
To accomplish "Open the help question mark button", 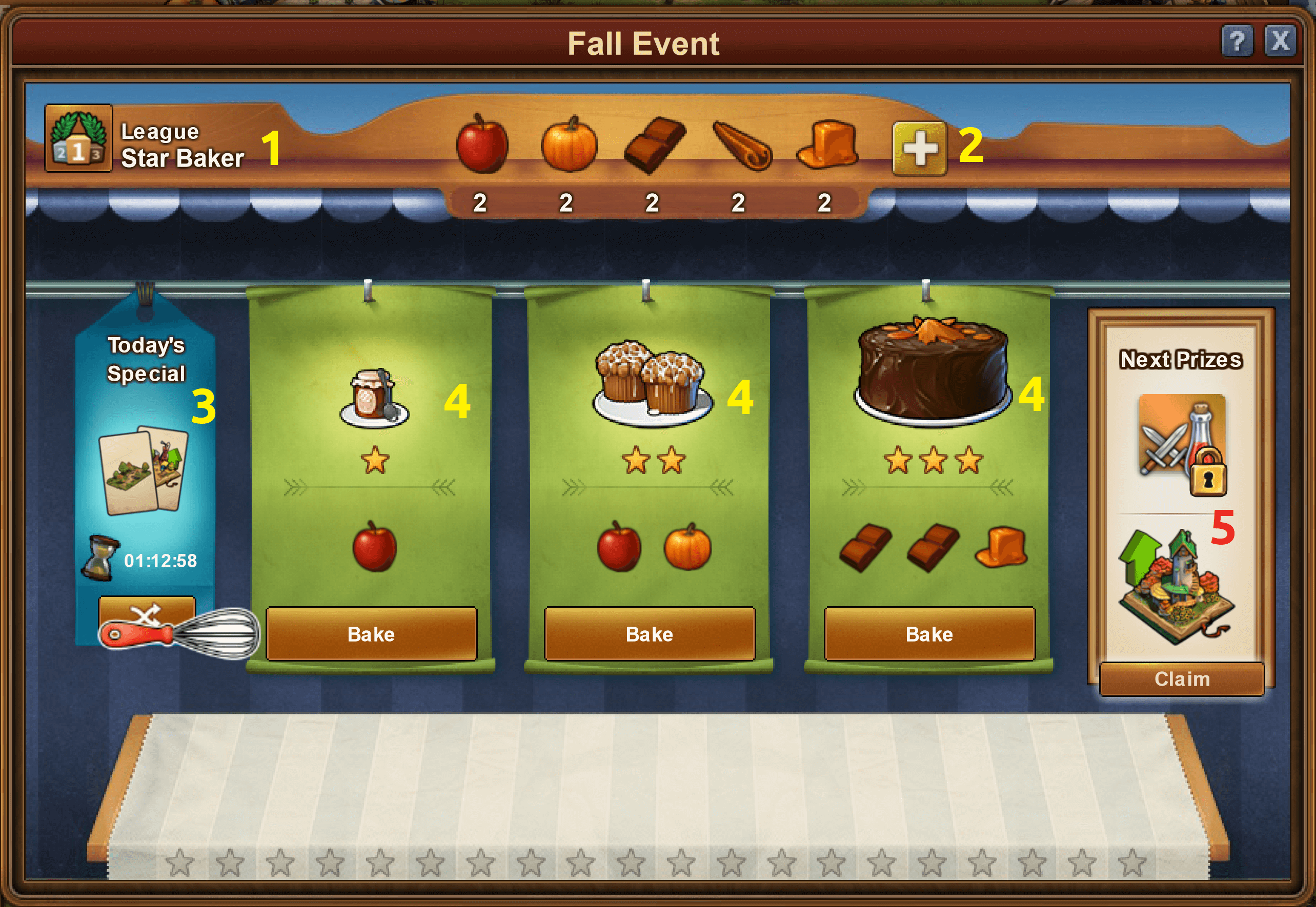I will [1237, 41].
